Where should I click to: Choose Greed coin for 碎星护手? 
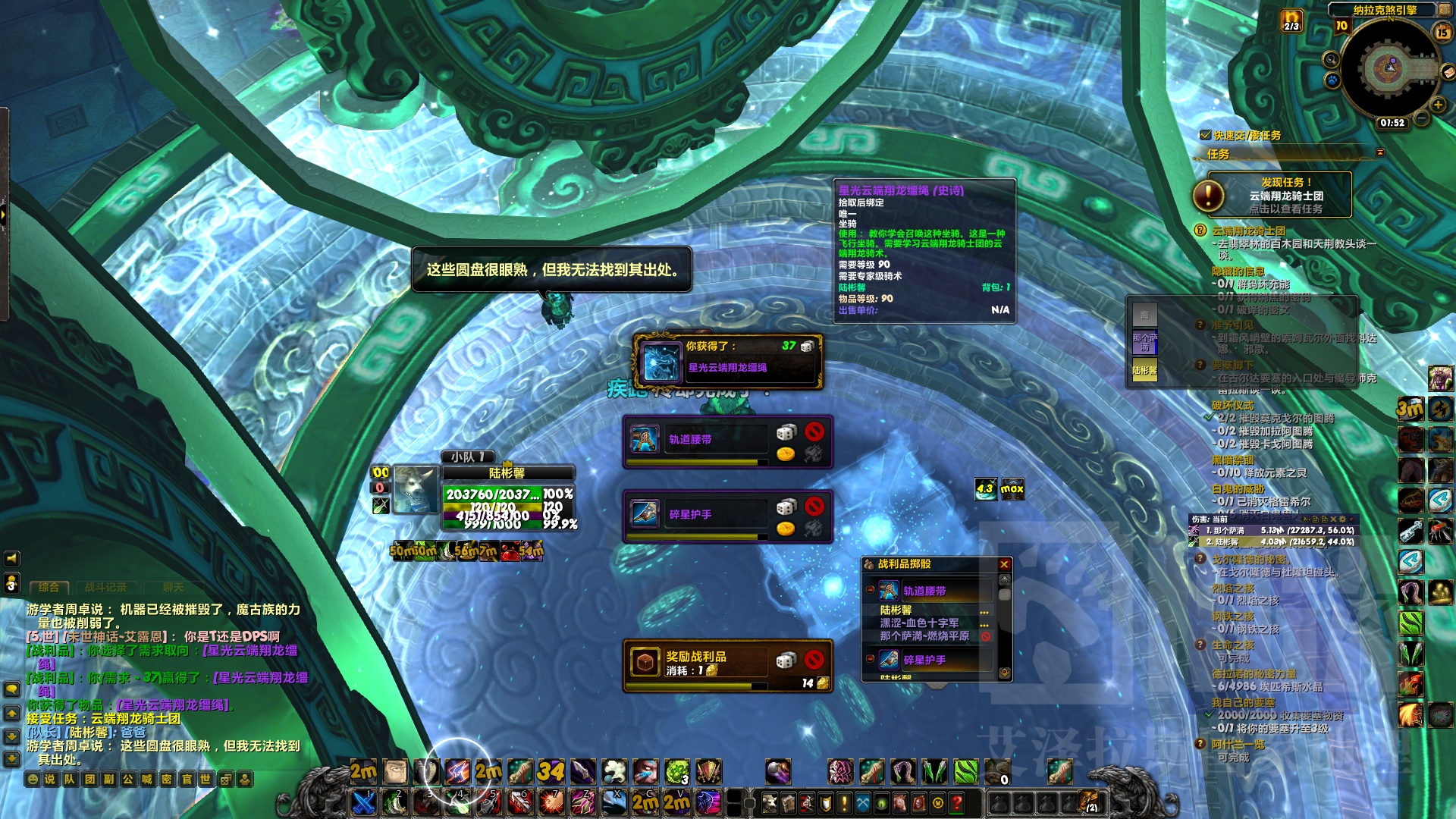click(786, 529)
